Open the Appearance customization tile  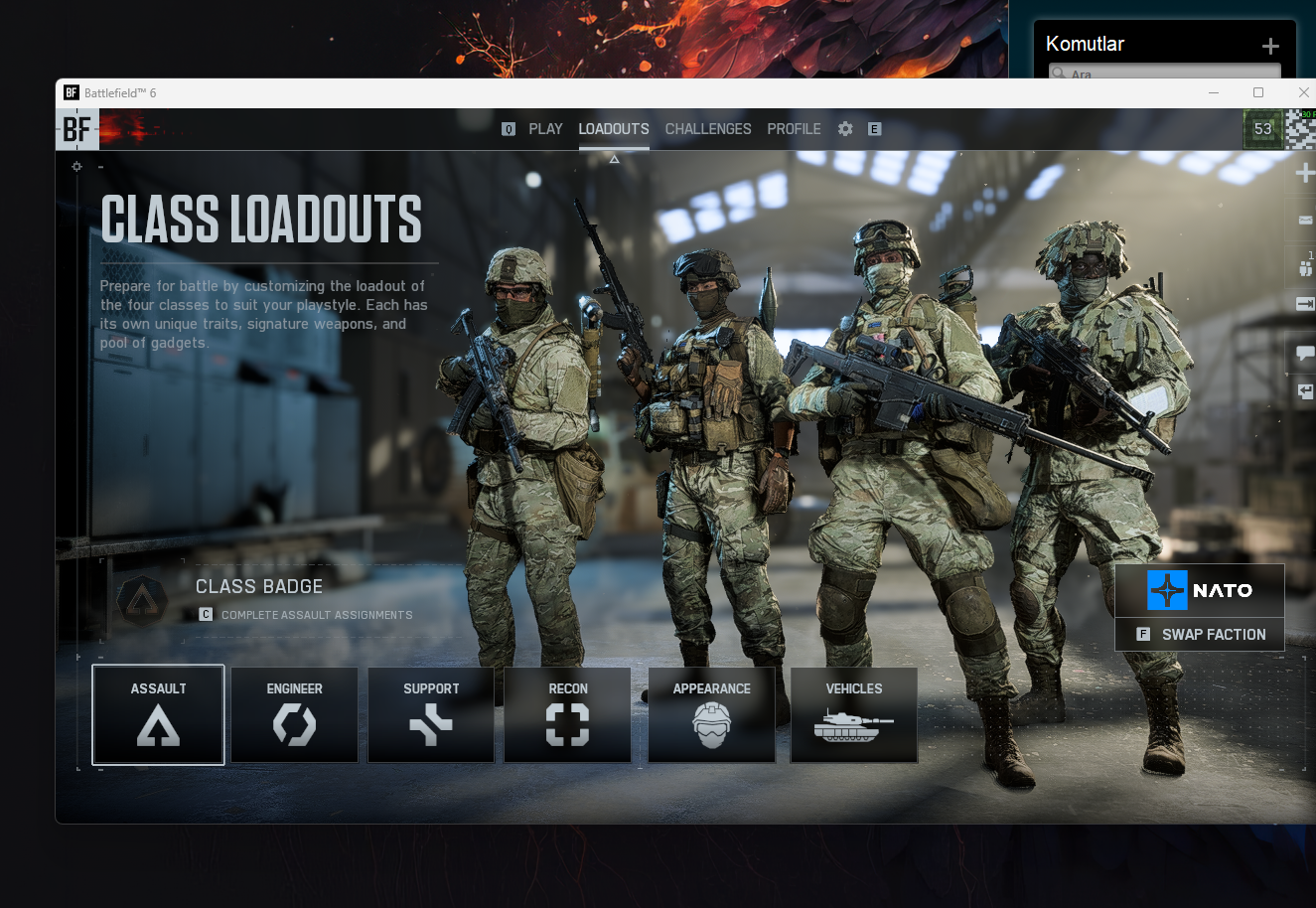click(711, 715)
